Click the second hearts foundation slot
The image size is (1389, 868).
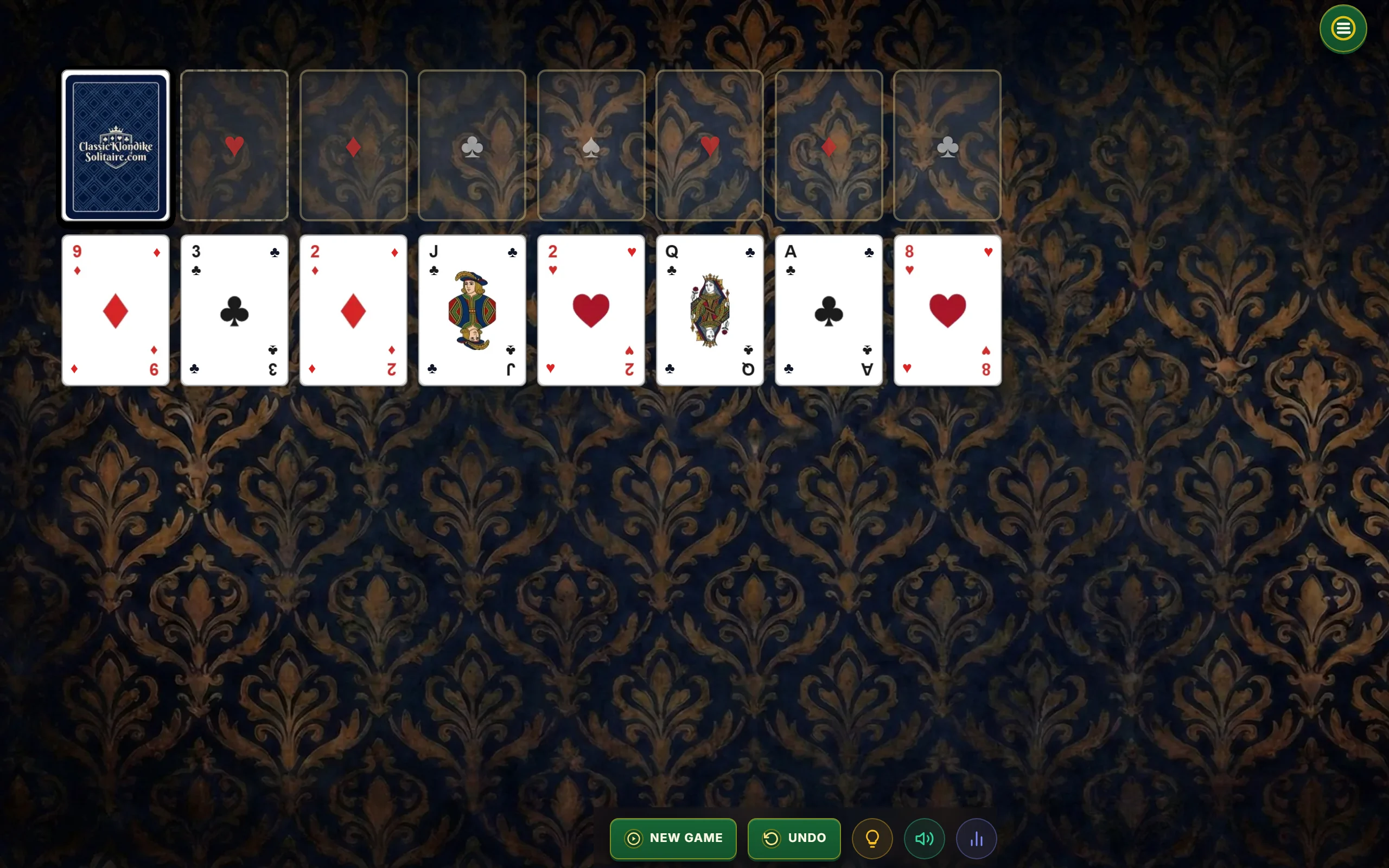(x=710, y=145)
